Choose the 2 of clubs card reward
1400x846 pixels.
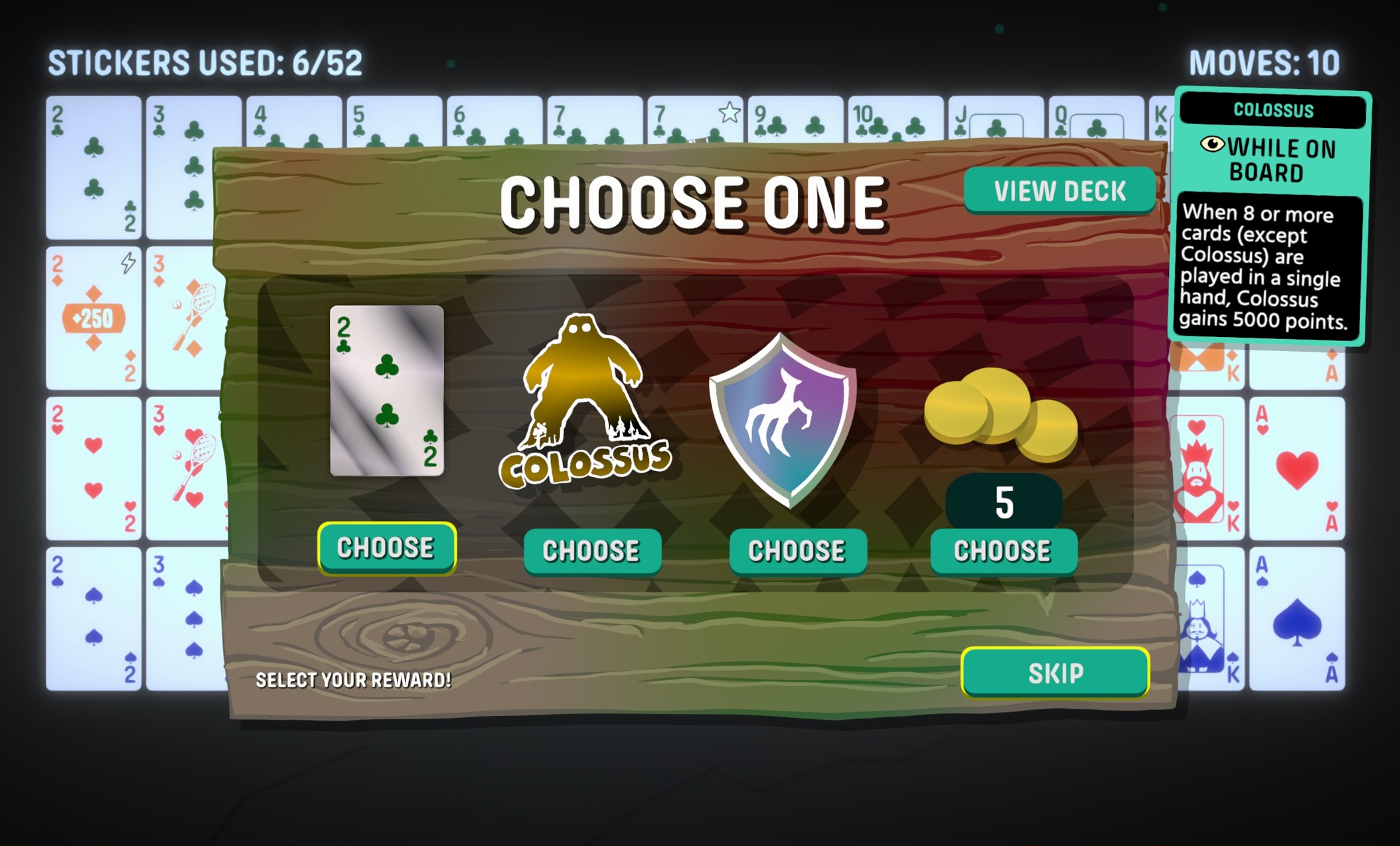pyautogui.click(x=386, y=548)
